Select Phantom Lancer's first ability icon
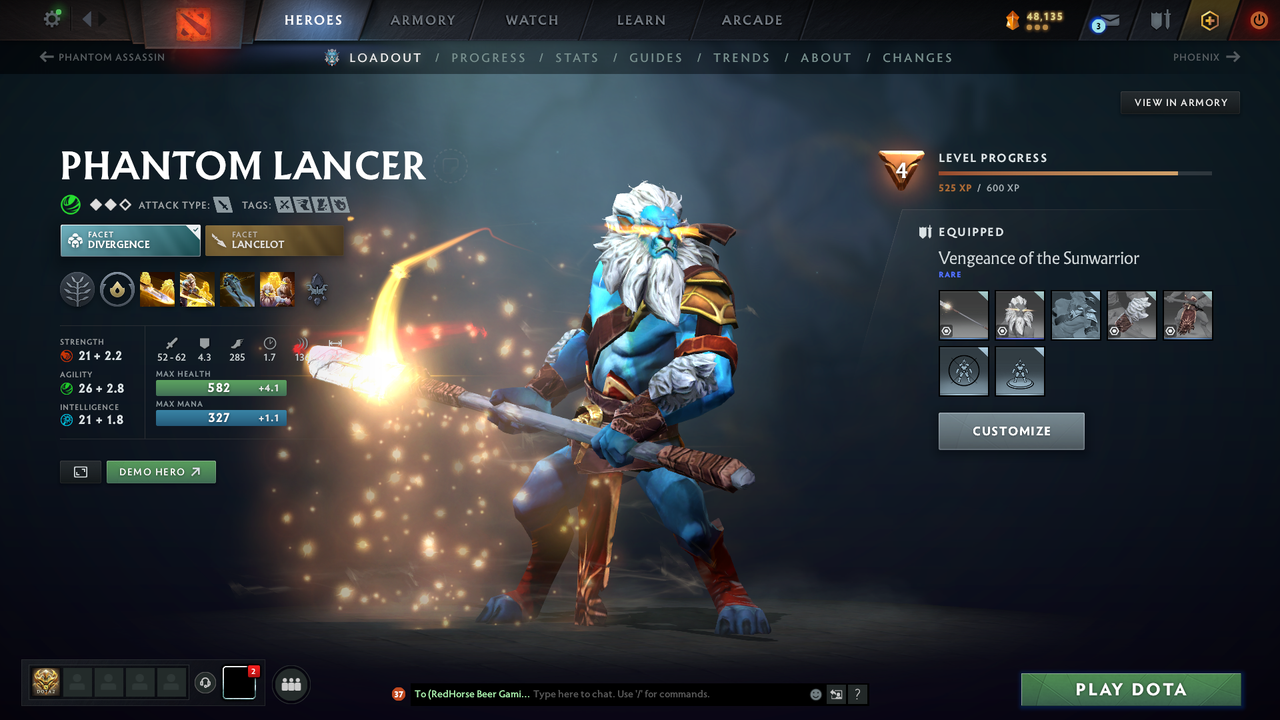This screenshot has width=1280, height=720. pyautogui.click(x=157, y=290)
